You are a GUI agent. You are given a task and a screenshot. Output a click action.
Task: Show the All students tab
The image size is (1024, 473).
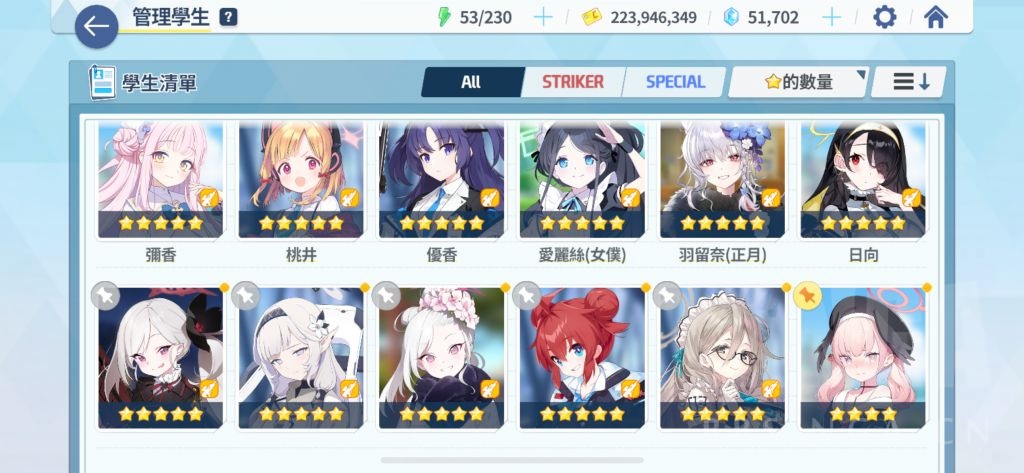point(471,82)
